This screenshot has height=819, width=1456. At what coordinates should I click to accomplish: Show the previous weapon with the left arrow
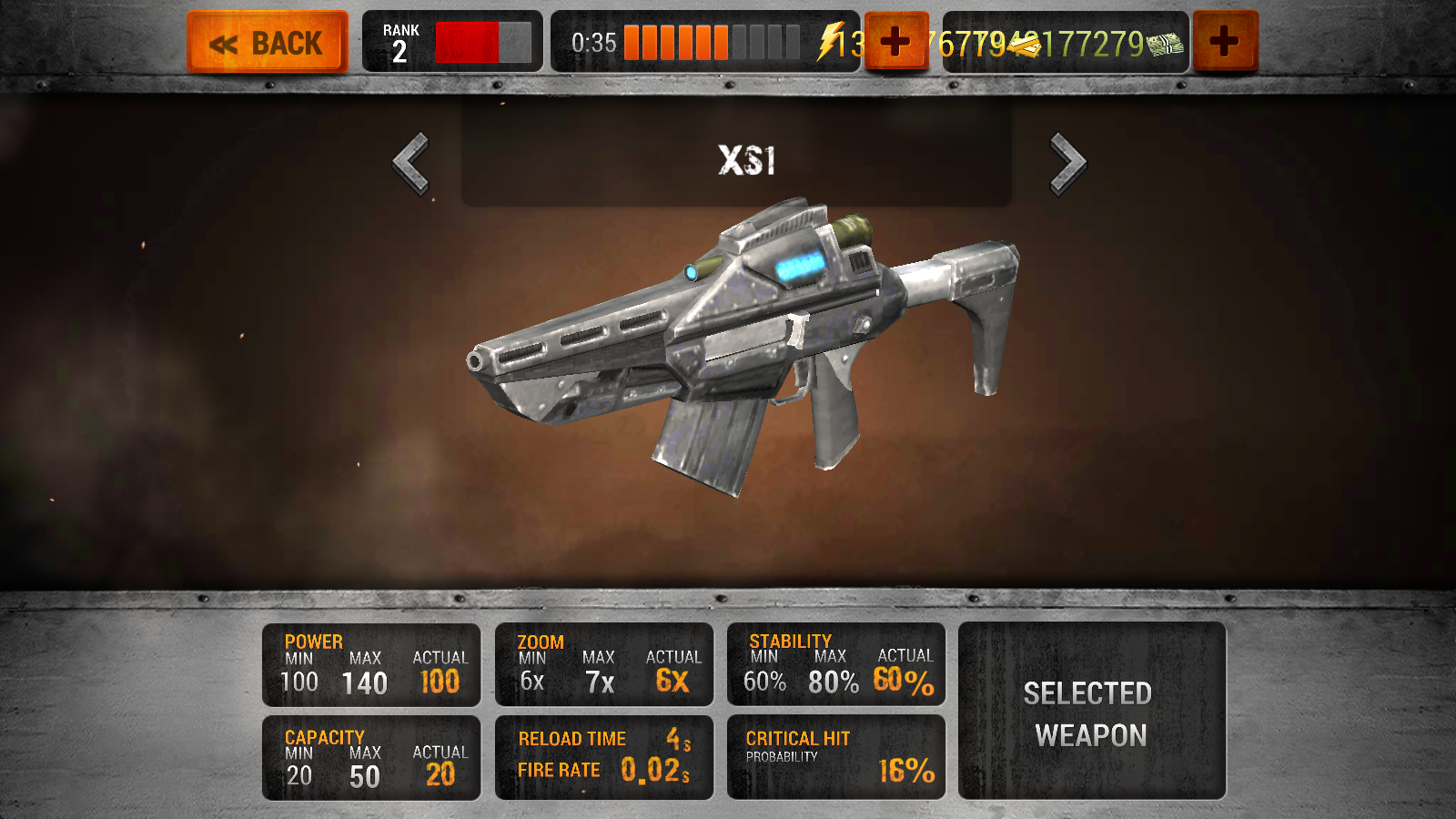(x=411, y=164)
